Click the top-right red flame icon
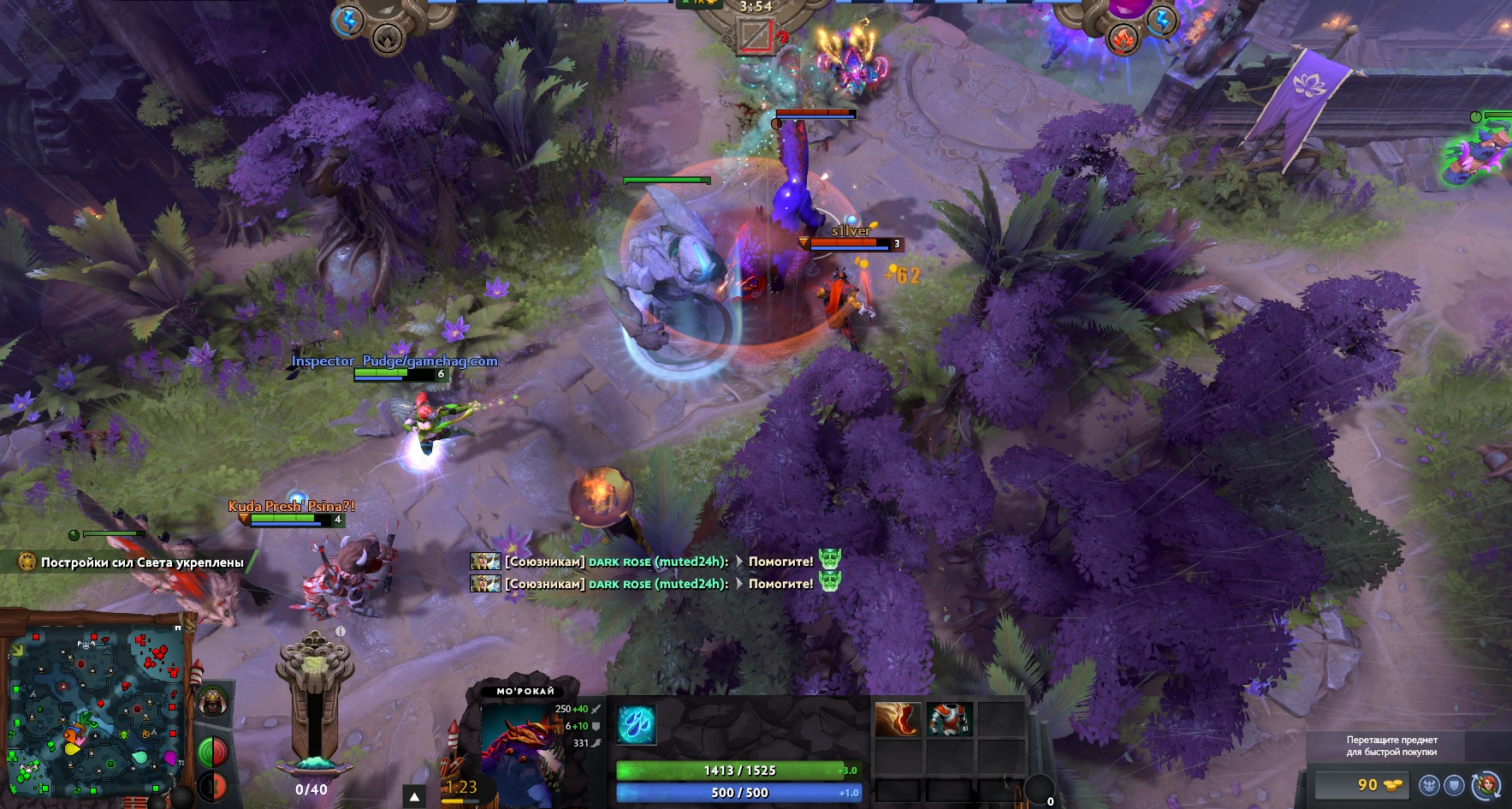The height and width of the screenshot is (809, 1512). pos(1124,38)
